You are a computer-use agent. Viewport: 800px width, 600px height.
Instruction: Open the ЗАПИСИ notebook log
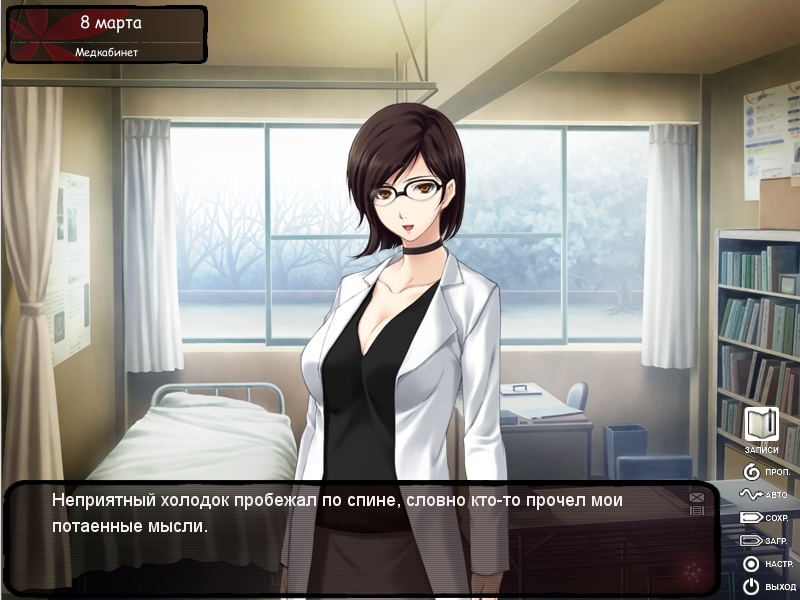coord(762,427)
